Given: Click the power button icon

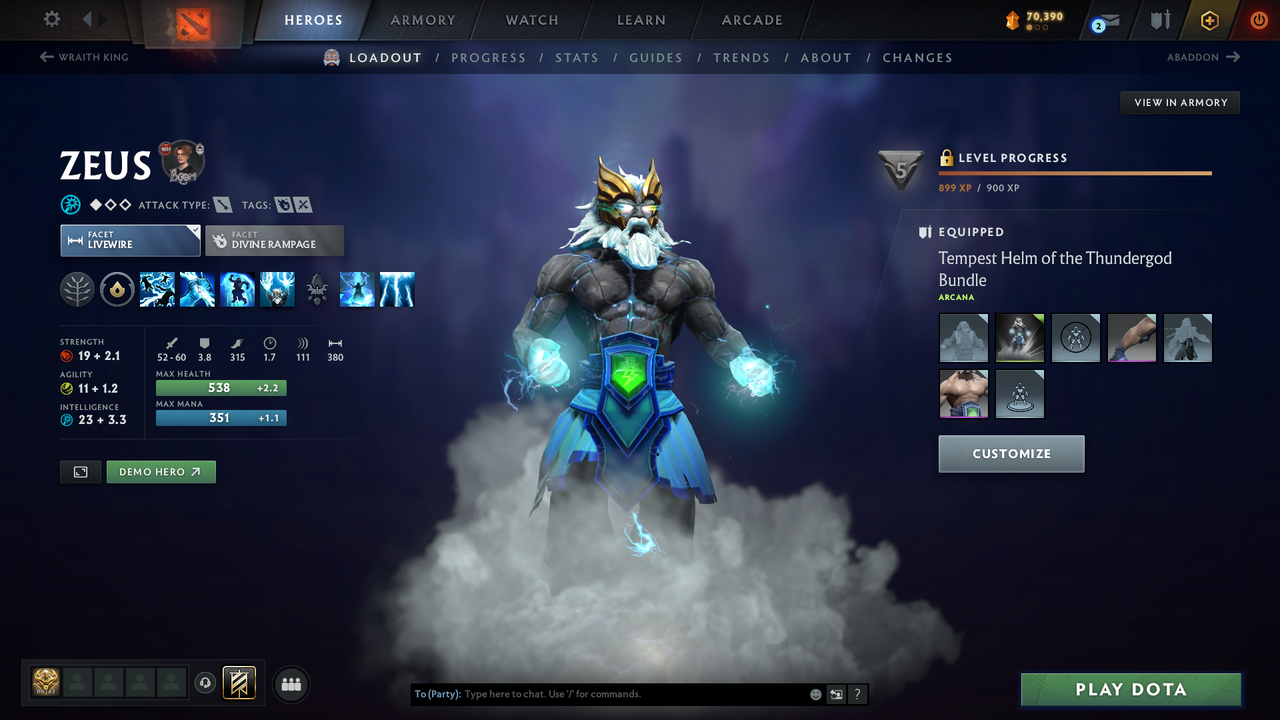Looking at the screenshot, I should (1258, 19).
